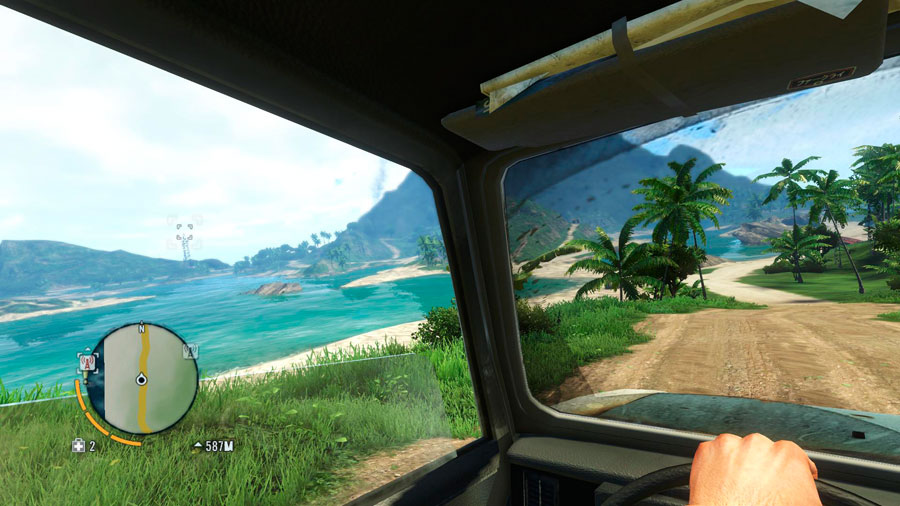Click the radio tower waypoint marker over the bay
This screenshot has width=900, height=506.
coord(184,236)
